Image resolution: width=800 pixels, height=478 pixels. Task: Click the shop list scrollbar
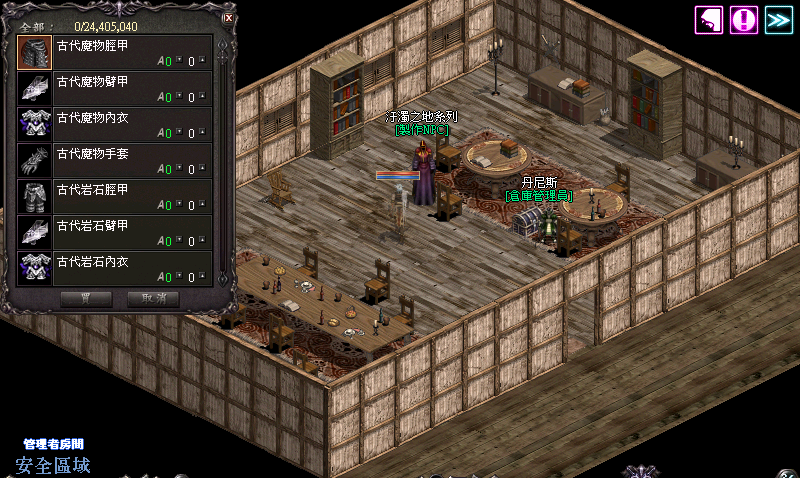pos(224,160)
